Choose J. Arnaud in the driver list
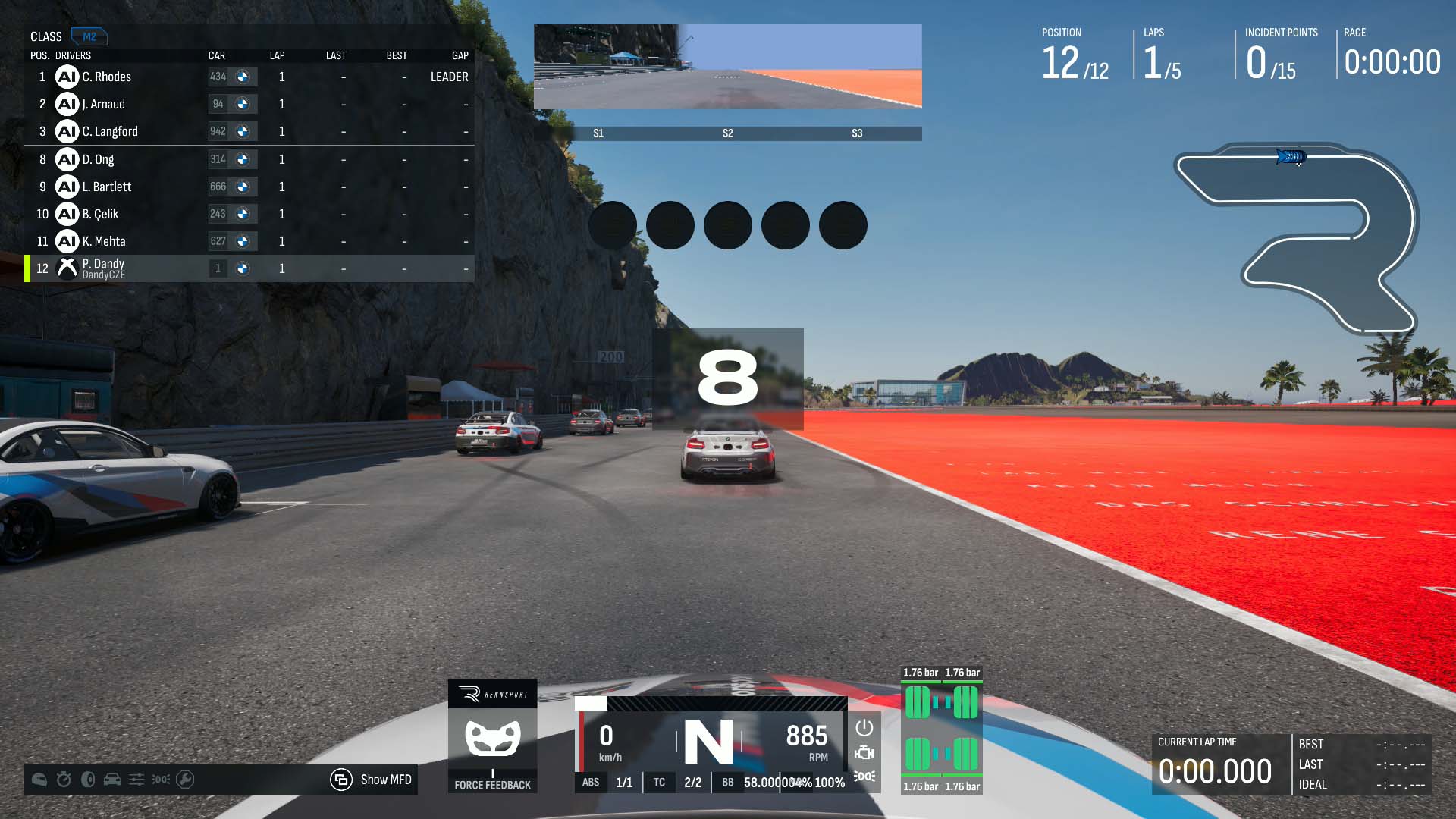Image resolution: width=1456 pixels, height=819 pixels. click(250, 104)
